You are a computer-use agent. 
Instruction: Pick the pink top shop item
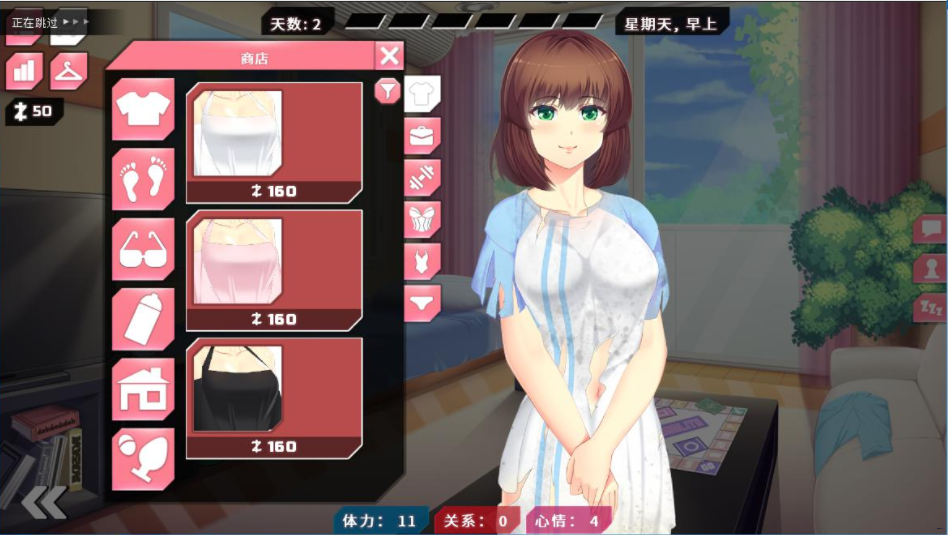point(274,270)
